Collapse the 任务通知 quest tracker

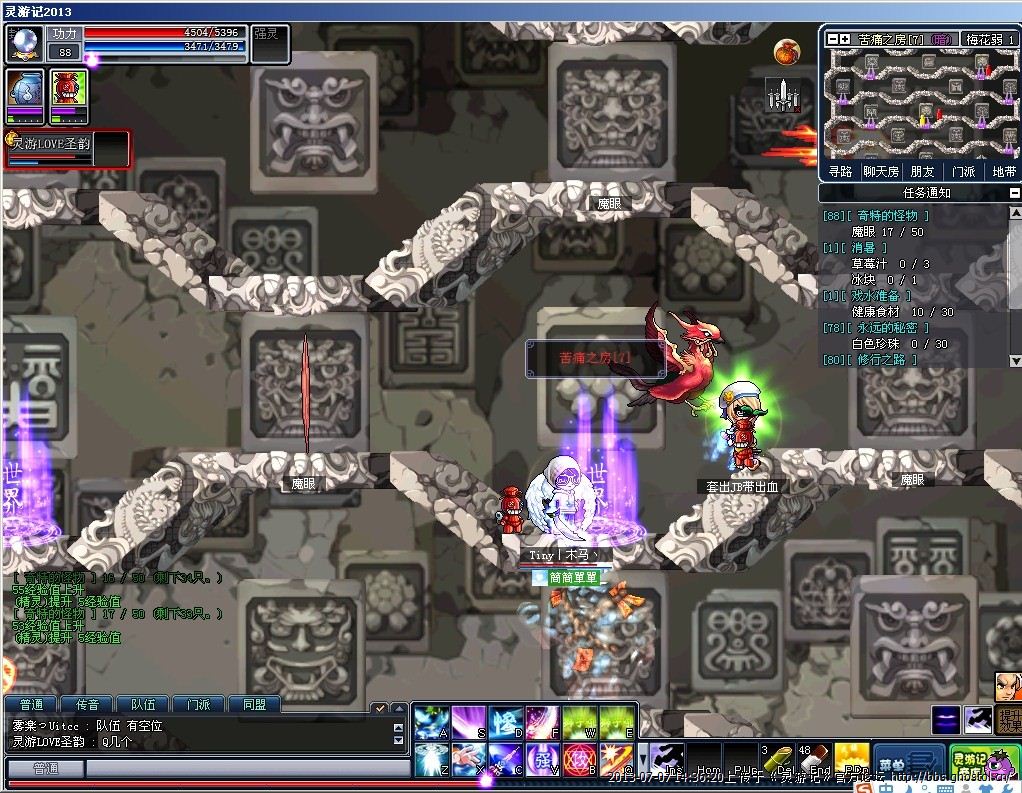[x=1014, y=193]
